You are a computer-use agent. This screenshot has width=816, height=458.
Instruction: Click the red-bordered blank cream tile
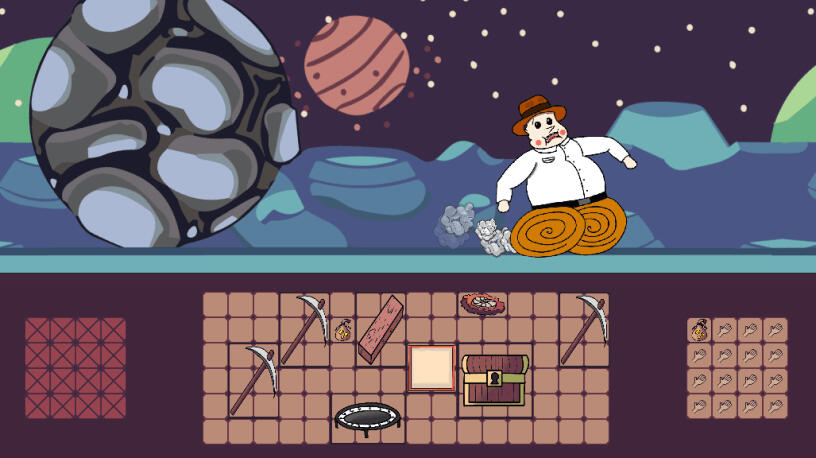tap(432, 367)
